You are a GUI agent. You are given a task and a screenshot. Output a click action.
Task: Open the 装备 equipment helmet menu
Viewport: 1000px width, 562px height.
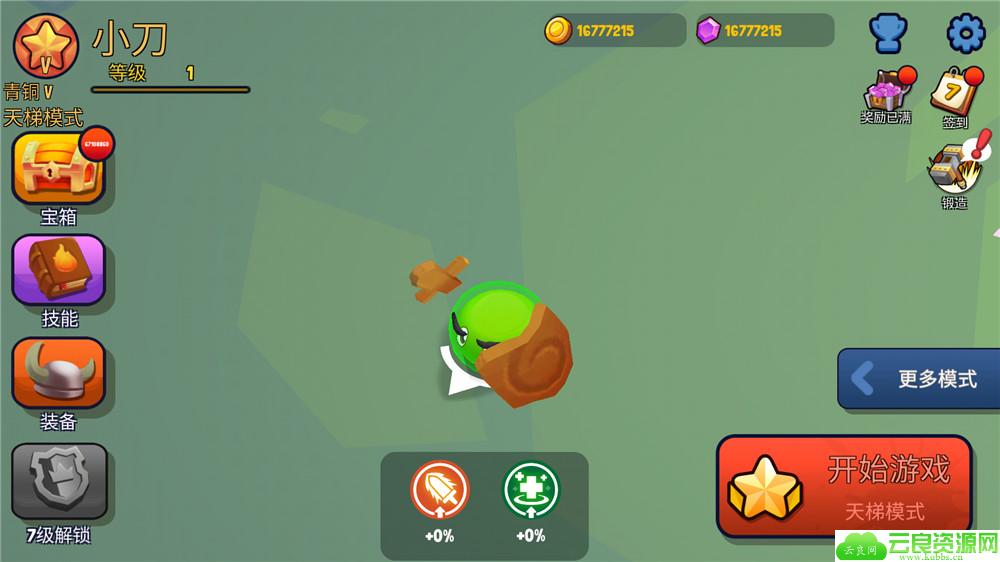[x=58, y=374]
